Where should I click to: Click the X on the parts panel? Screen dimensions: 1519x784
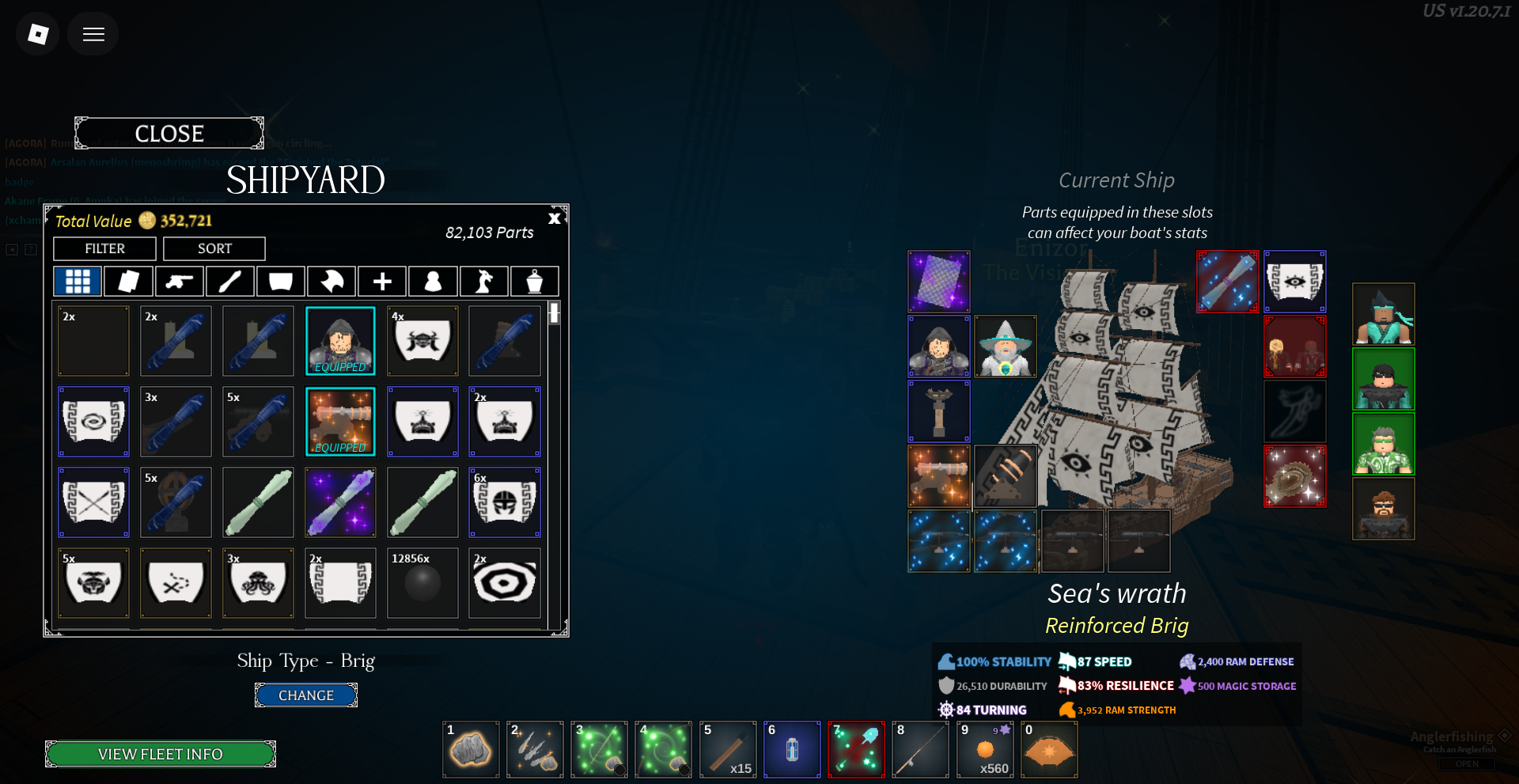(x=555, y=218)
